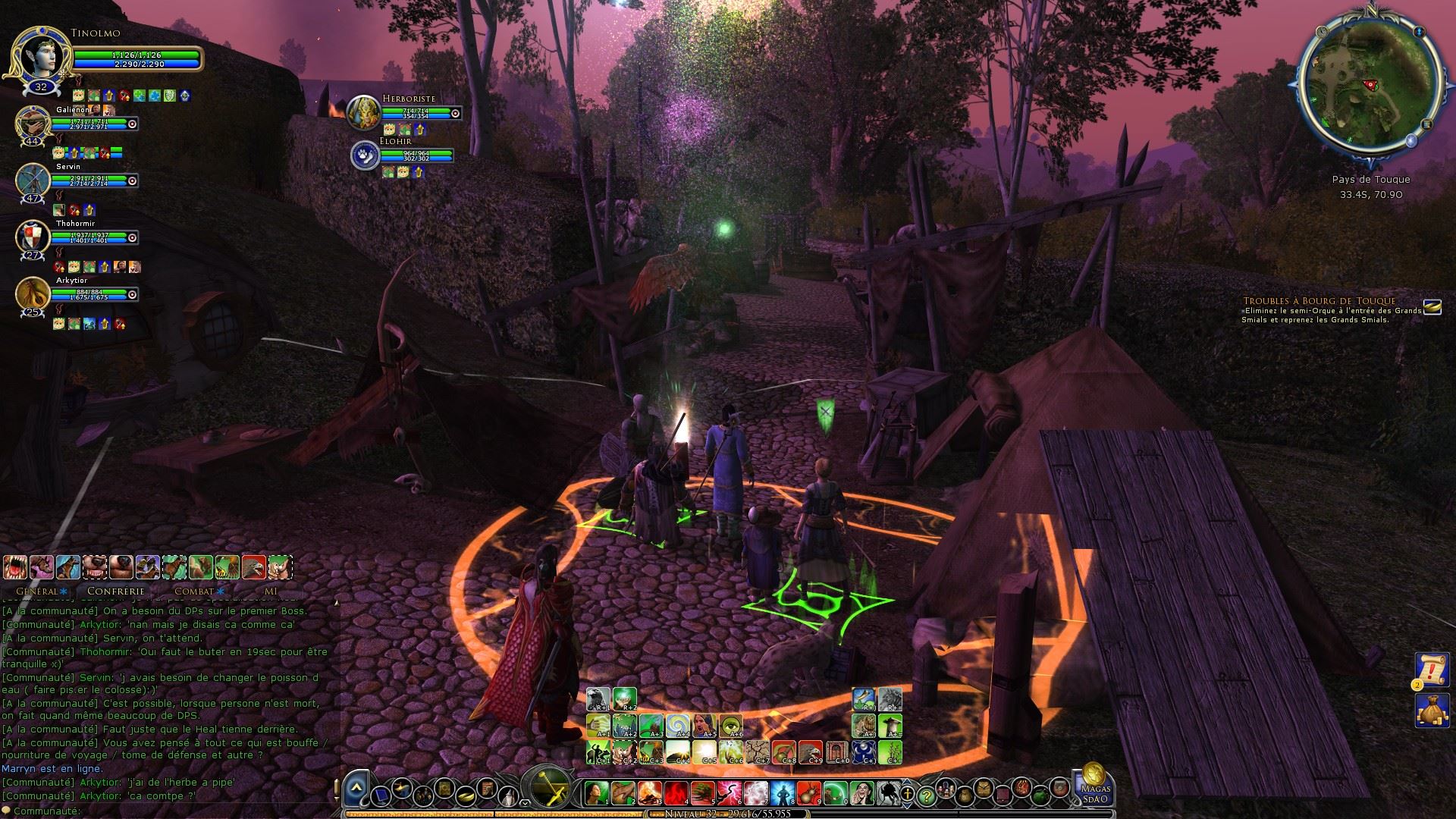Open the Magas SdAO store button
1456x819 pixels.
pyautogui.click(x=1095, y=785)
